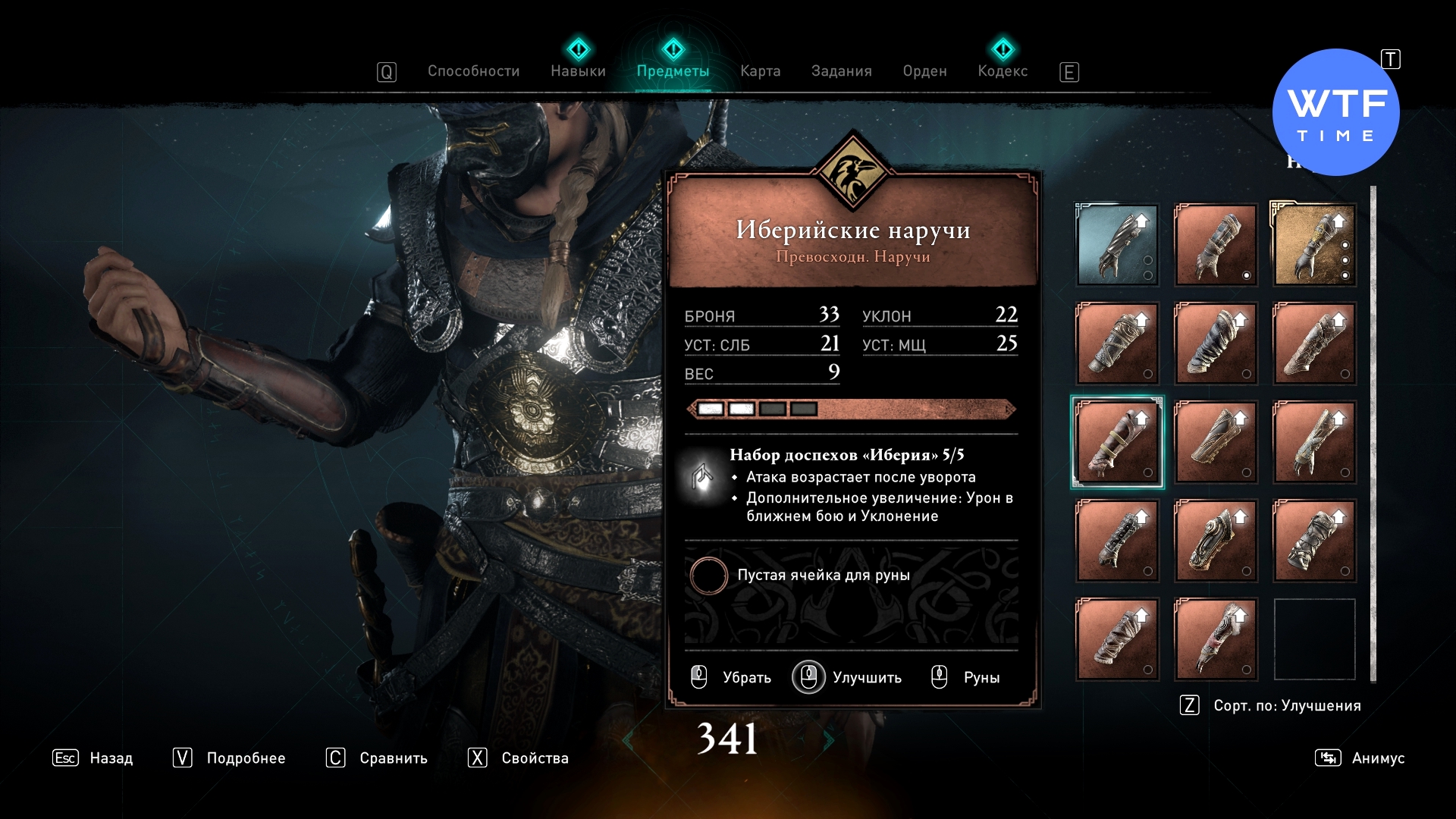
Task: Select the empty rune slot
Action: [x=709, y=576]
